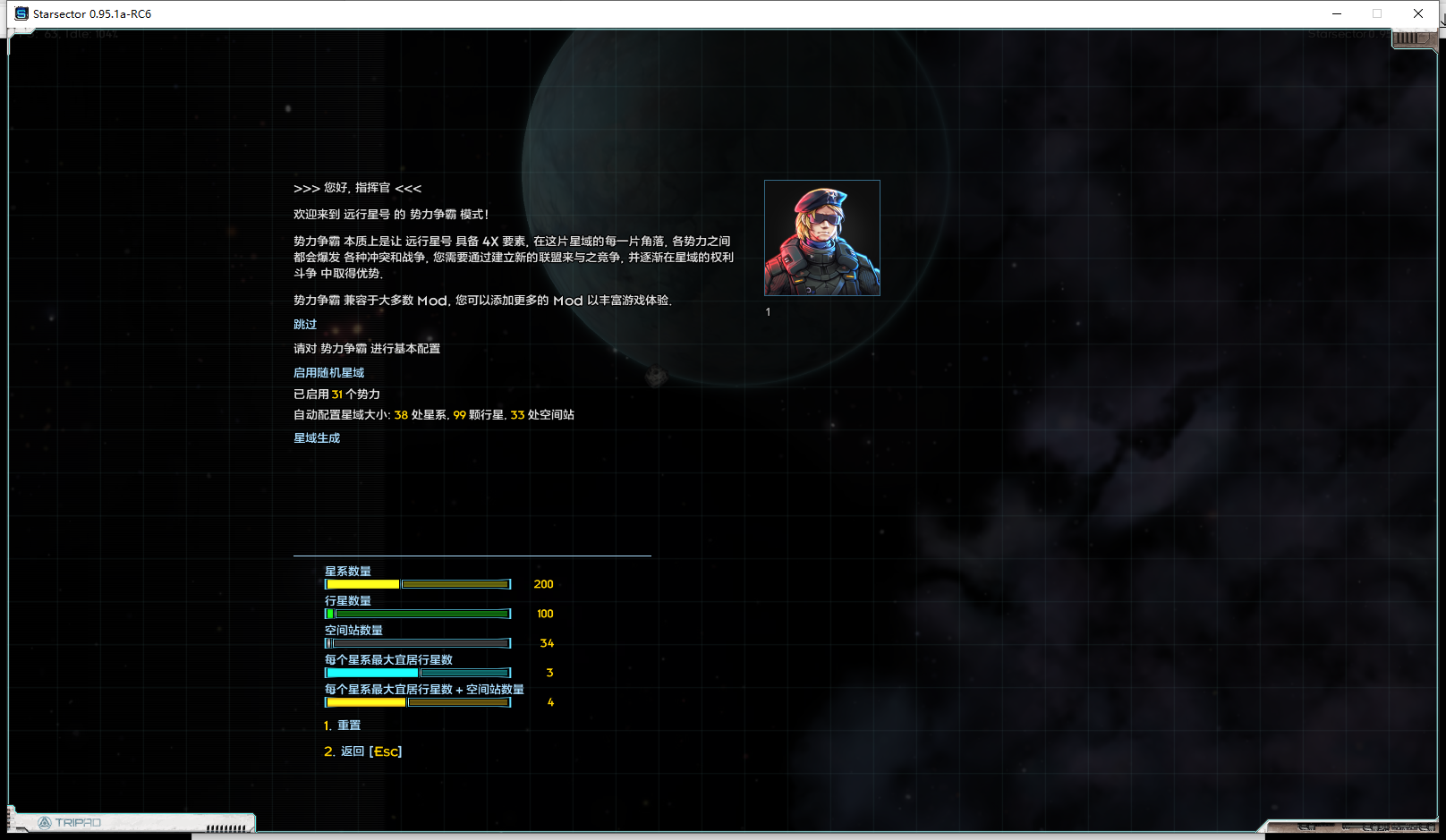1446x840 pixels.
Task: Adjust the 星系数量 star system count slider
Action: pos(416,583)
